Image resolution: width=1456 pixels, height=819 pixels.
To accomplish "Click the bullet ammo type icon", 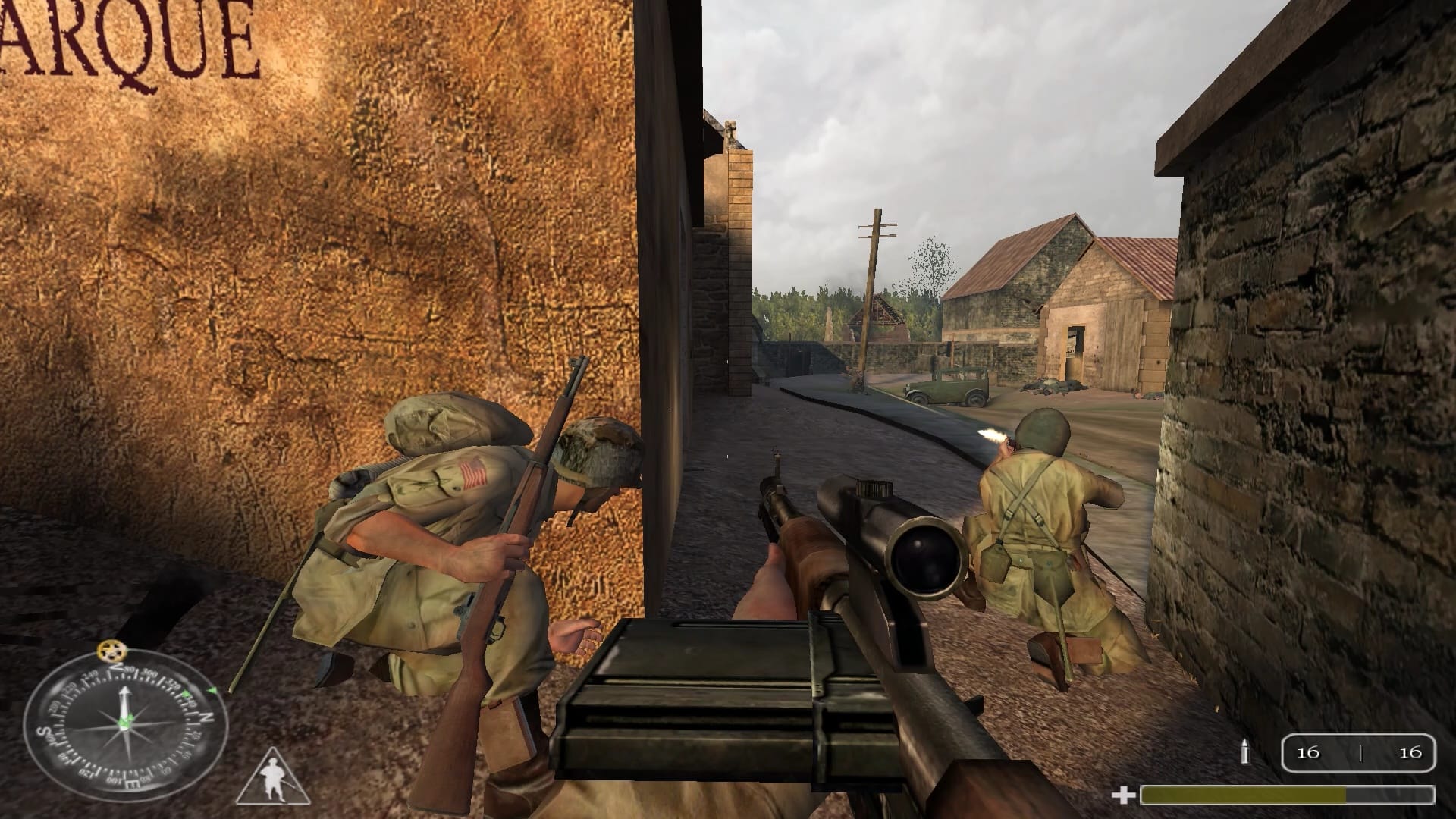I will pyautogui.click(x=1244, y=751).
